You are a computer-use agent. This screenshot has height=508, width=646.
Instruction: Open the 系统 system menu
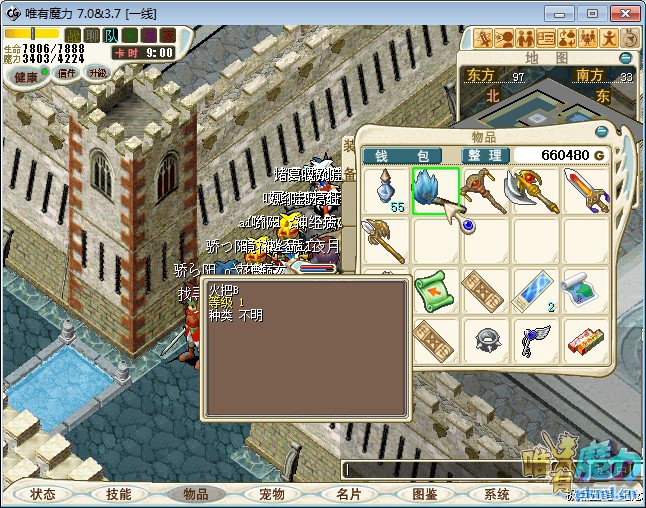[x=497, y=494]
